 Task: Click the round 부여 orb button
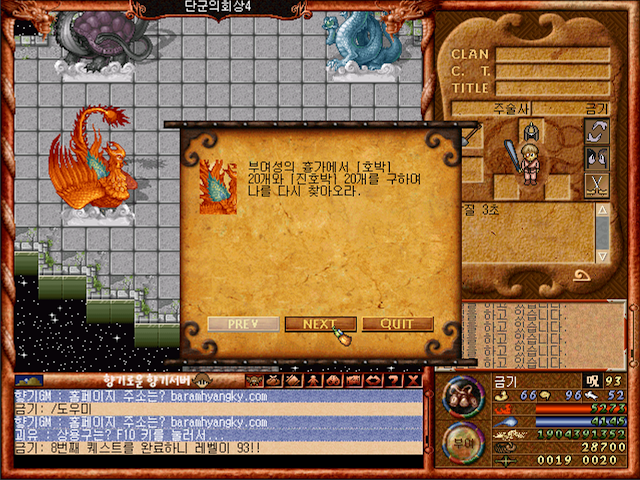click(x=463, y=442)
